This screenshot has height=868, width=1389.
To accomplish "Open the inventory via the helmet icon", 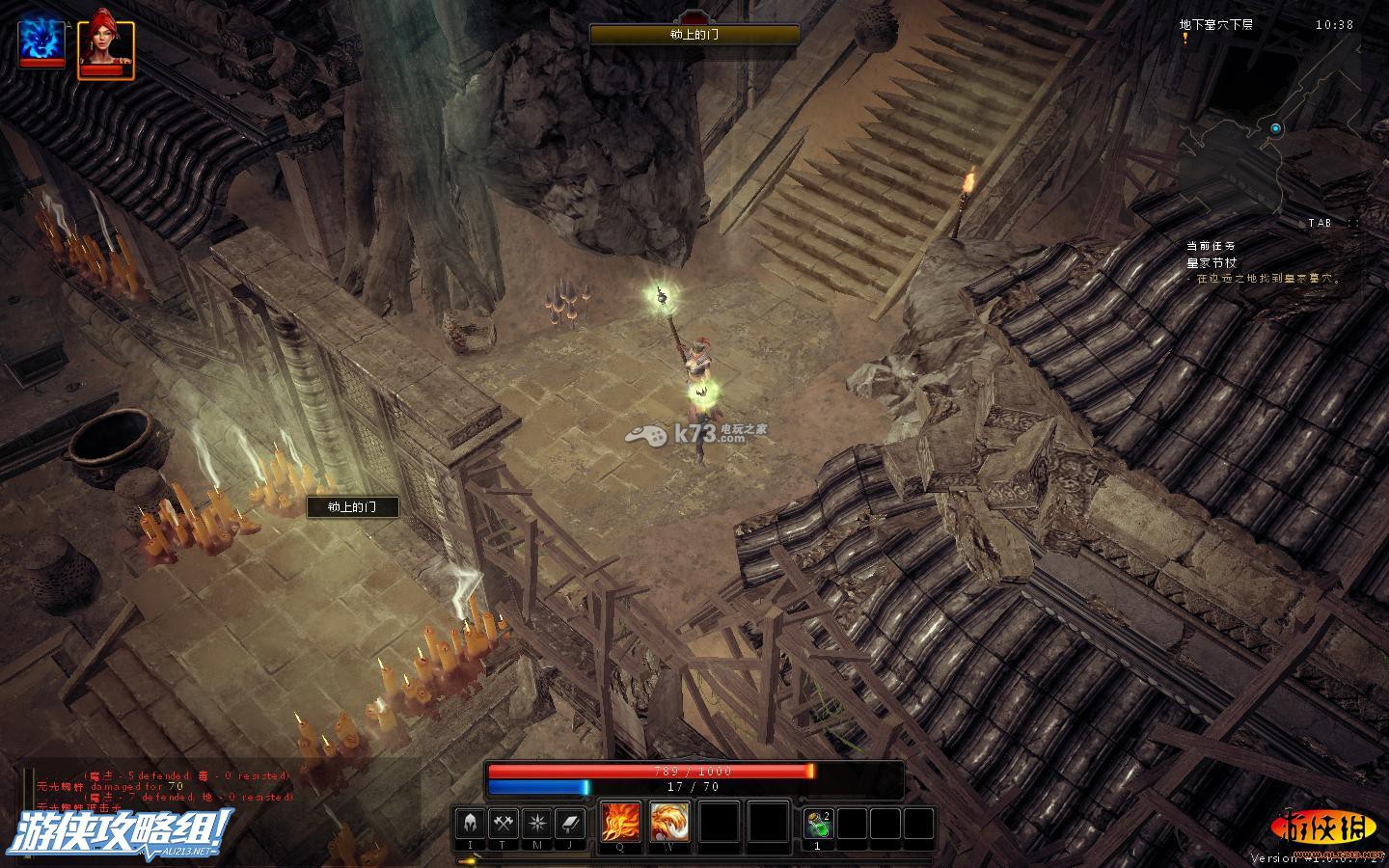I will tap(471, 824).
